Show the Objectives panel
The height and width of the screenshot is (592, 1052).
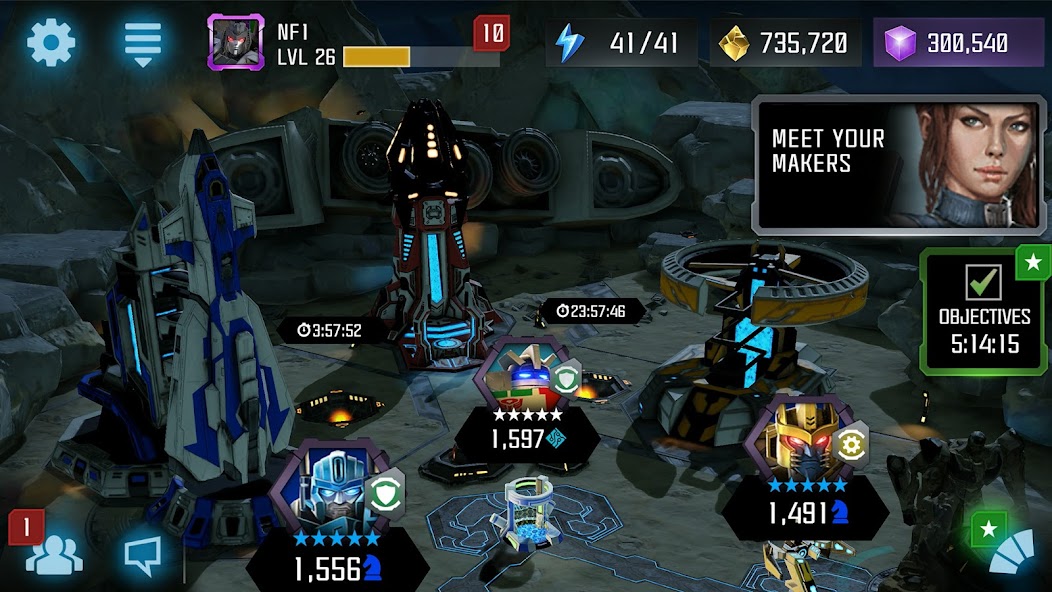[x=984, y=312]
